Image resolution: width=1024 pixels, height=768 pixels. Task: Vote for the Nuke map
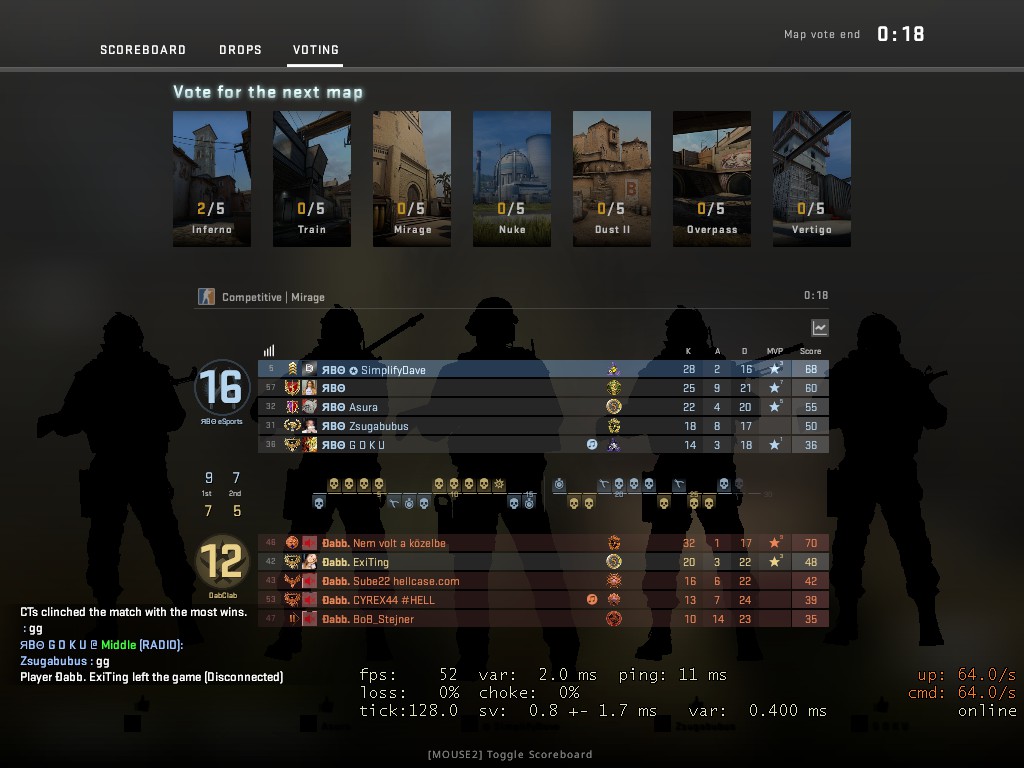pos(512,178)
